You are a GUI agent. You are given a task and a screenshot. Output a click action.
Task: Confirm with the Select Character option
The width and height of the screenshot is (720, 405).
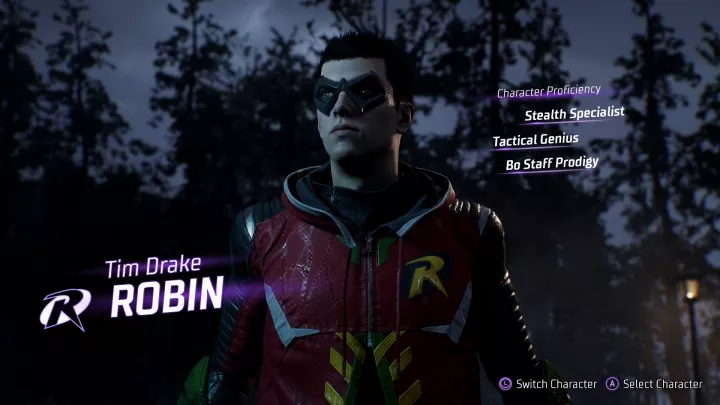click(x=656, y=384)
